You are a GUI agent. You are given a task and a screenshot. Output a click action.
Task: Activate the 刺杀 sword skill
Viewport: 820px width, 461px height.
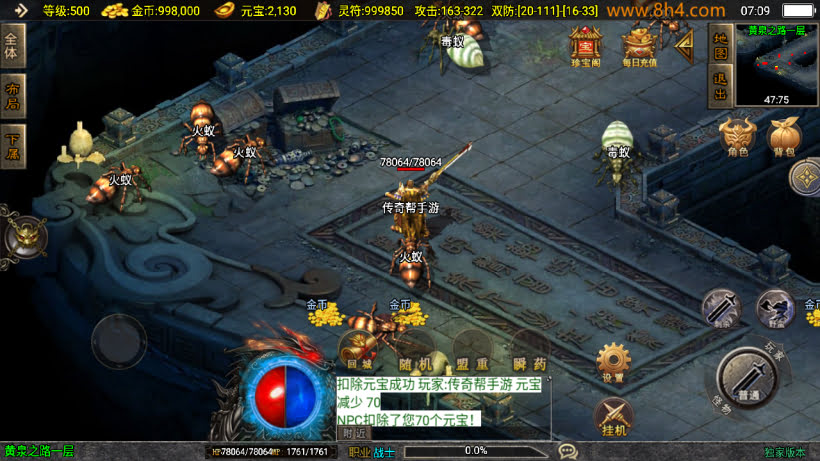721,306
